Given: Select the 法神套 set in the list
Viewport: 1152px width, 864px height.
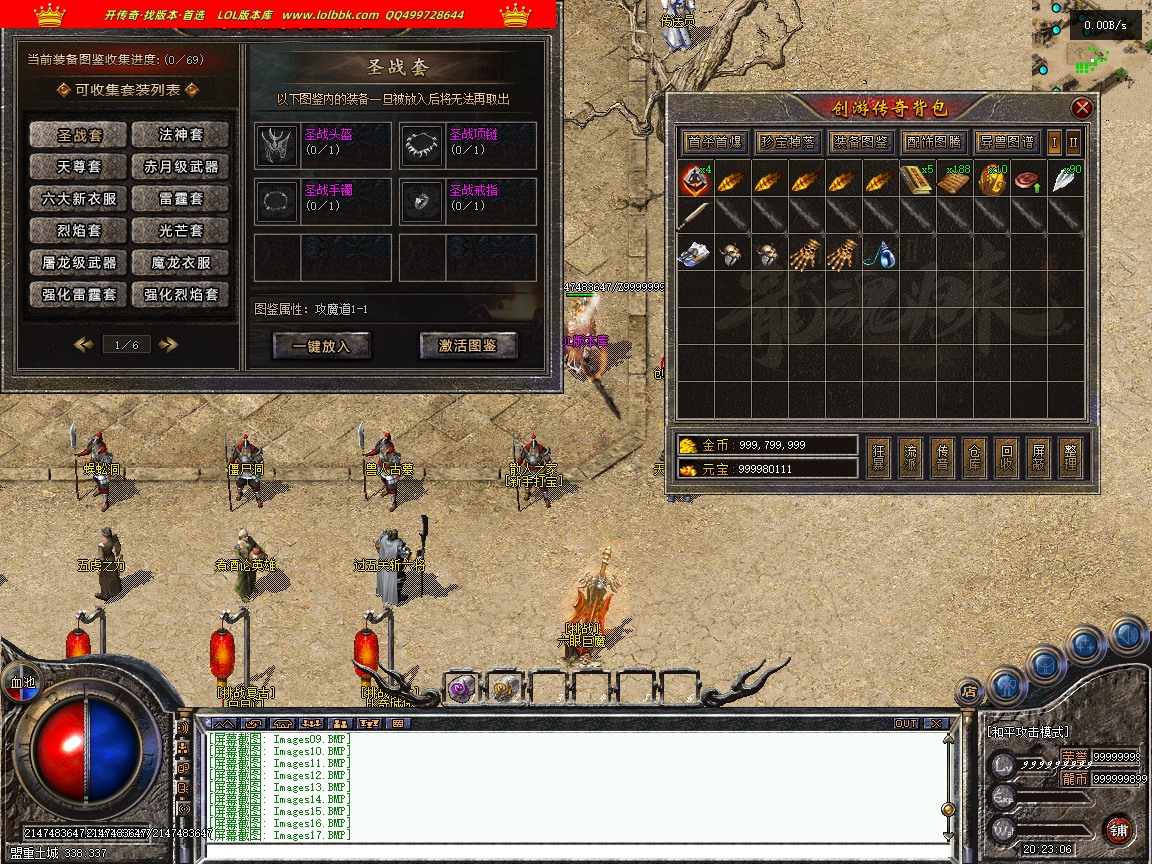Looking at the screenshot, I should tap(181, 135).
